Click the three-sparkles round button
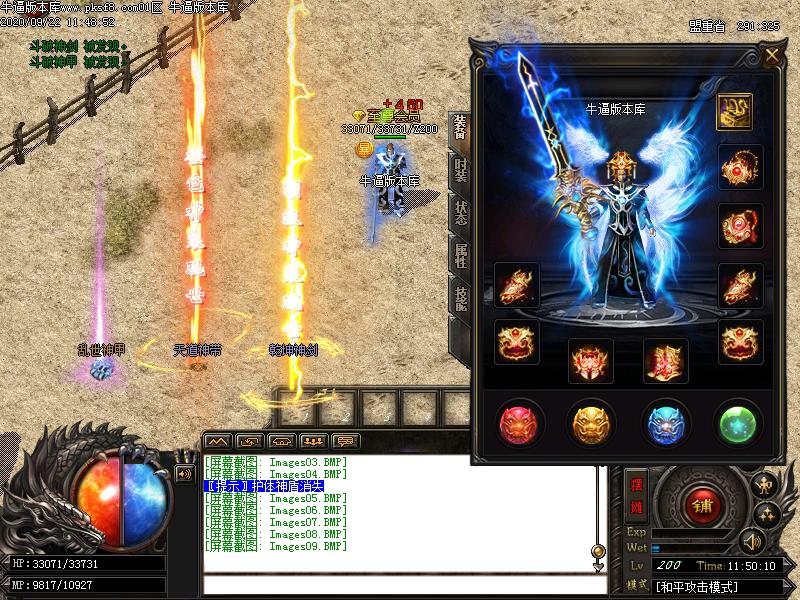This screenshot has height=600, width=800. tap(767, 514)
